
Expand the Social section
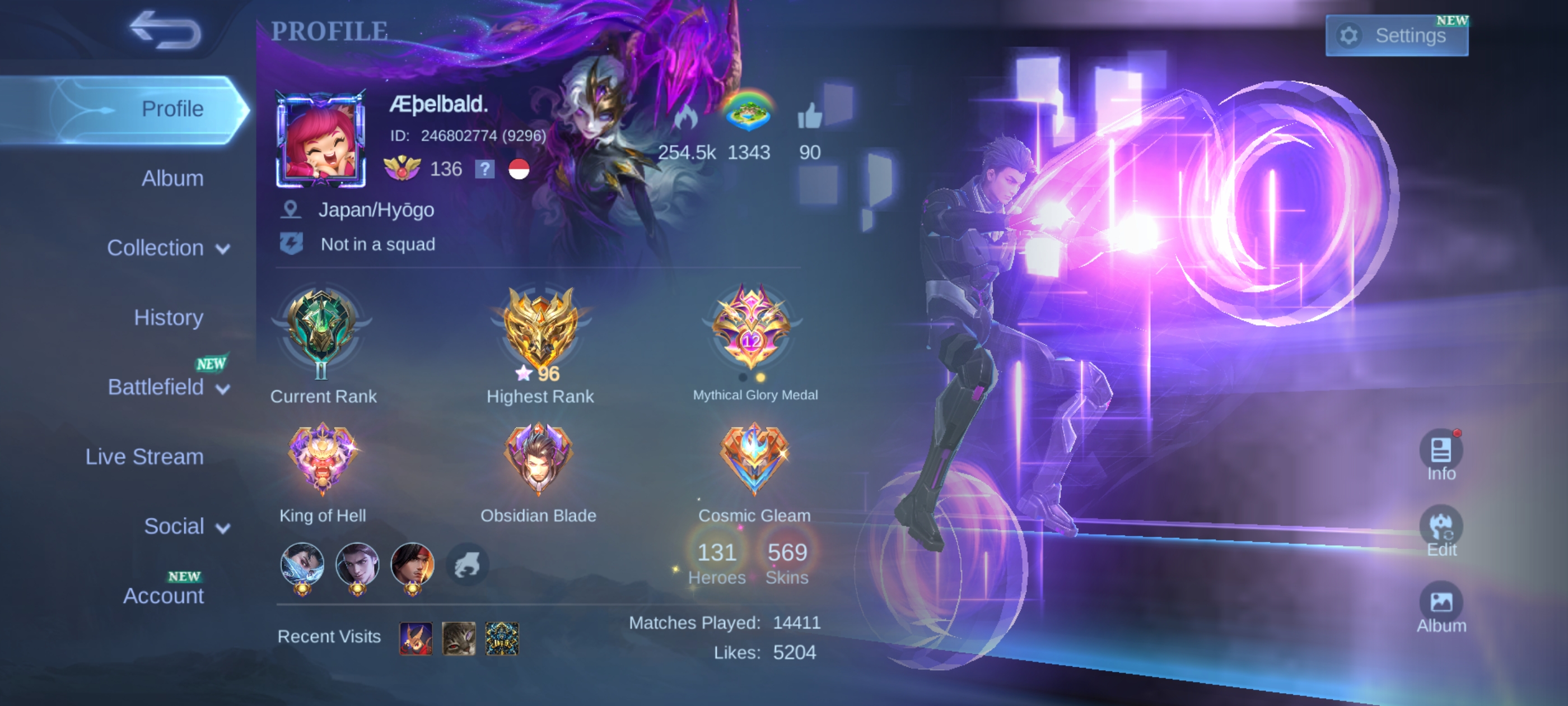coord(186,526)
